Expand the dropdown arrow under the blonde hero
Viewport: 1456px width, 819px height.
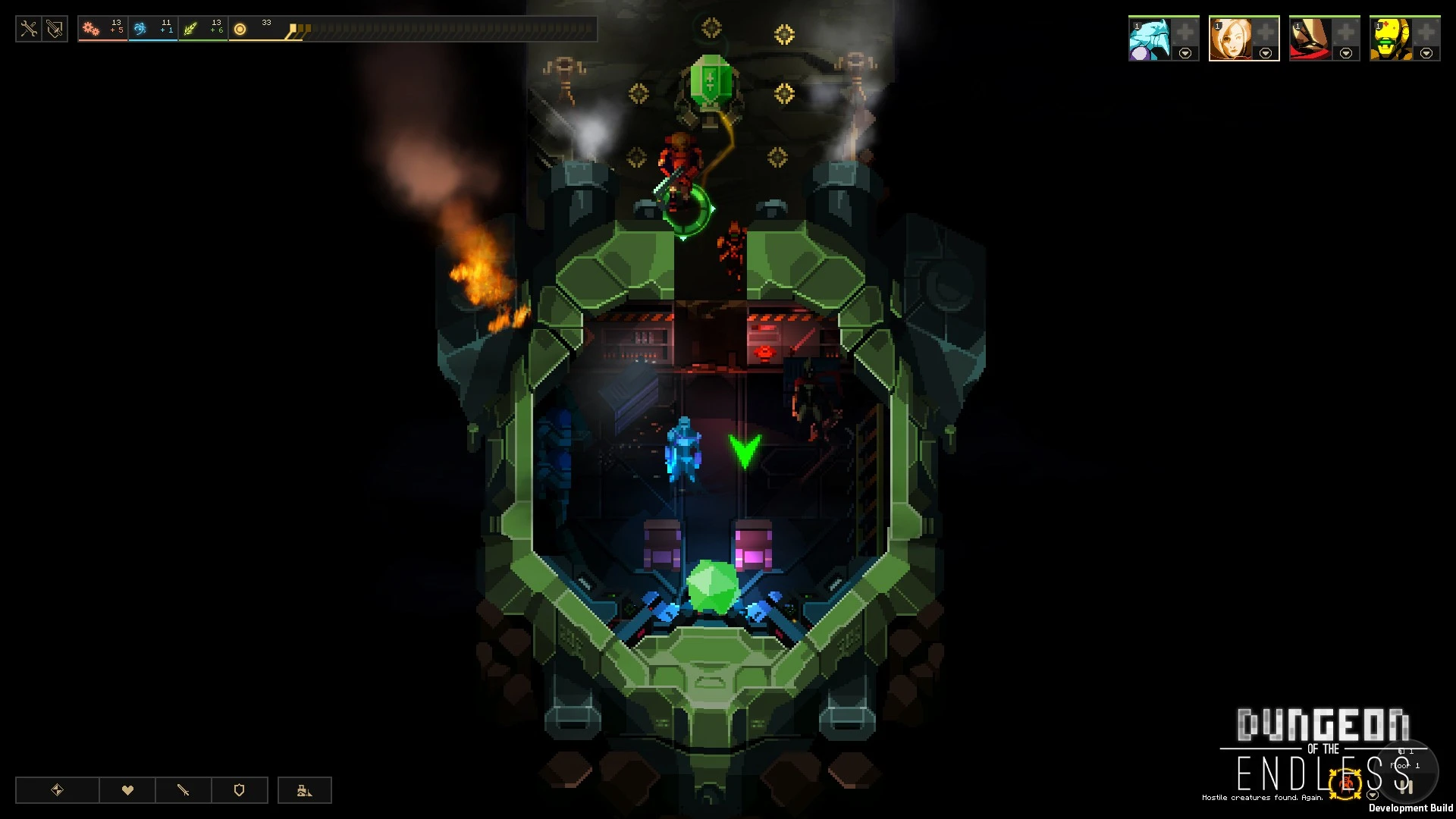tap(1266, 54)
